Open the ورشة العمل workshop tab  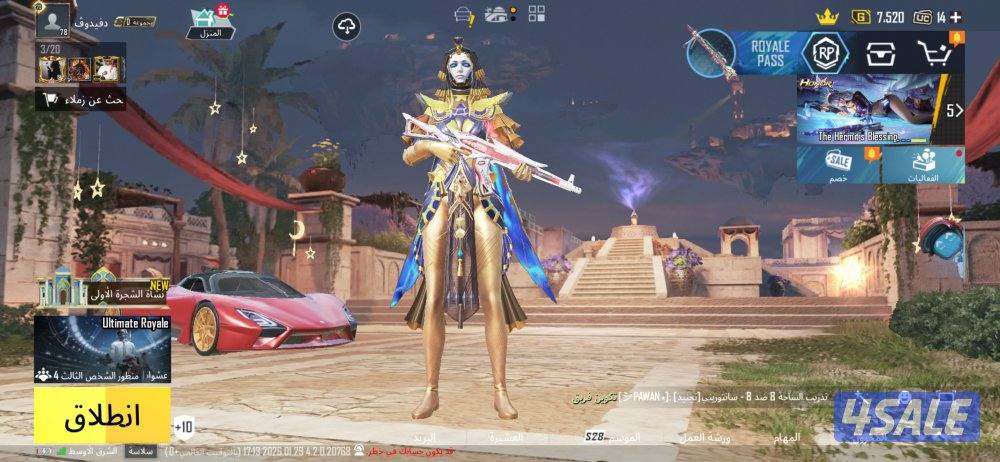705,438
